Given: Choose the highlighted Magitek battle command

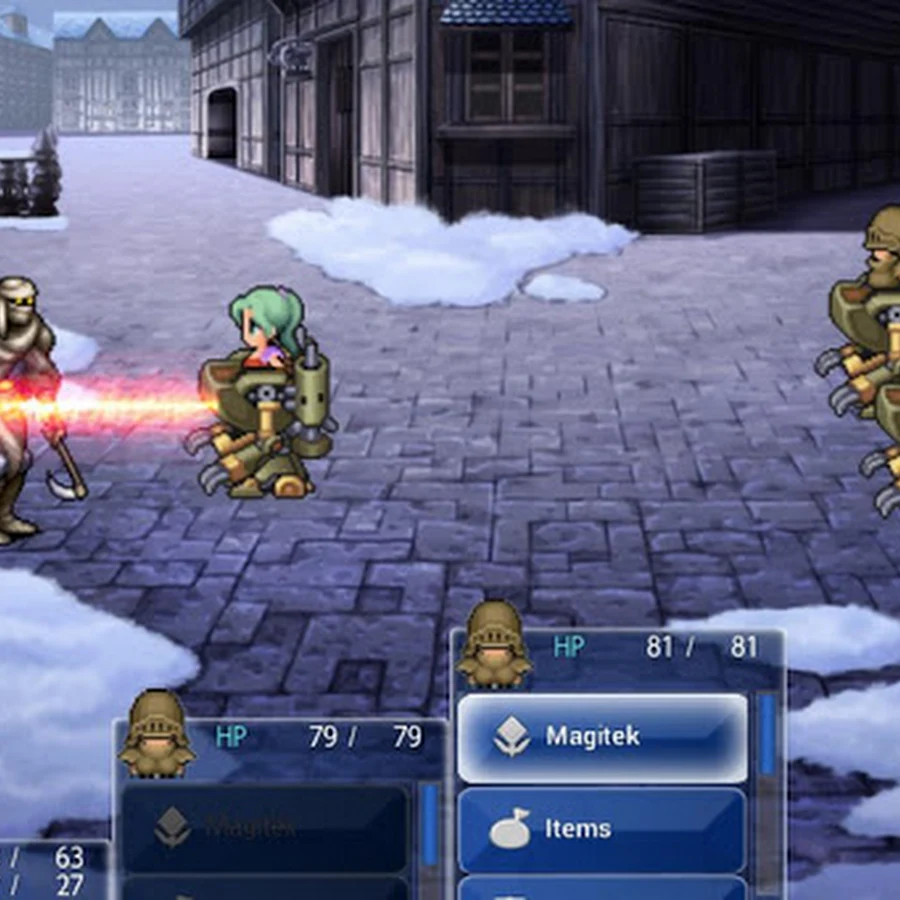Looking at the screenshot, I should pyautogui.click(x=602, y=738).
